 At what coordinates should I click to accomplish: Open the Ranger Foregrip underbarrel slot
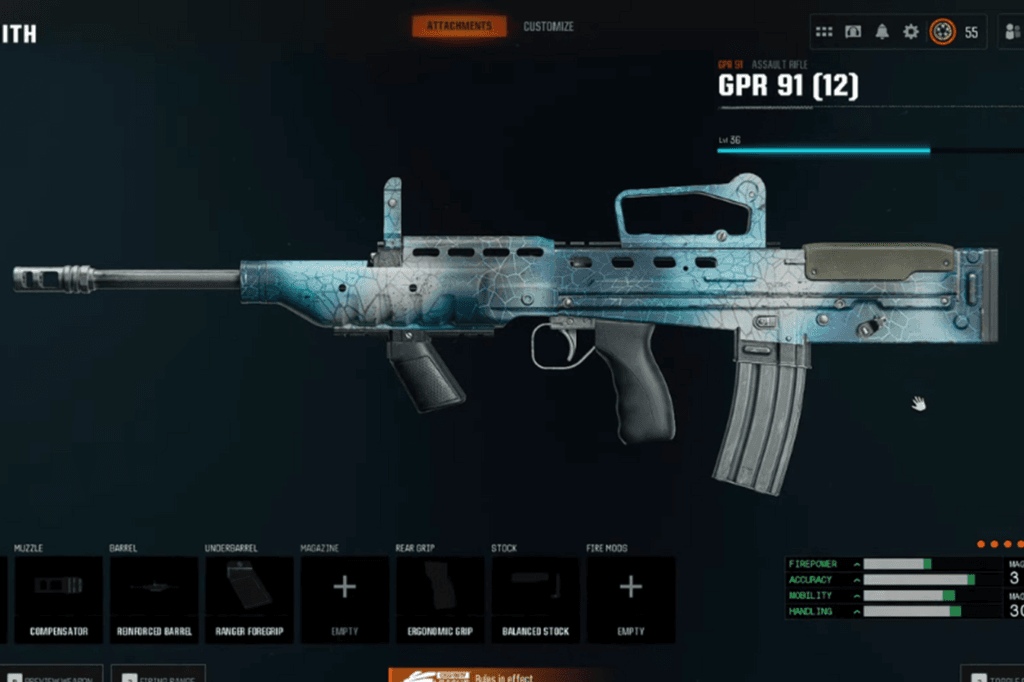249,599
